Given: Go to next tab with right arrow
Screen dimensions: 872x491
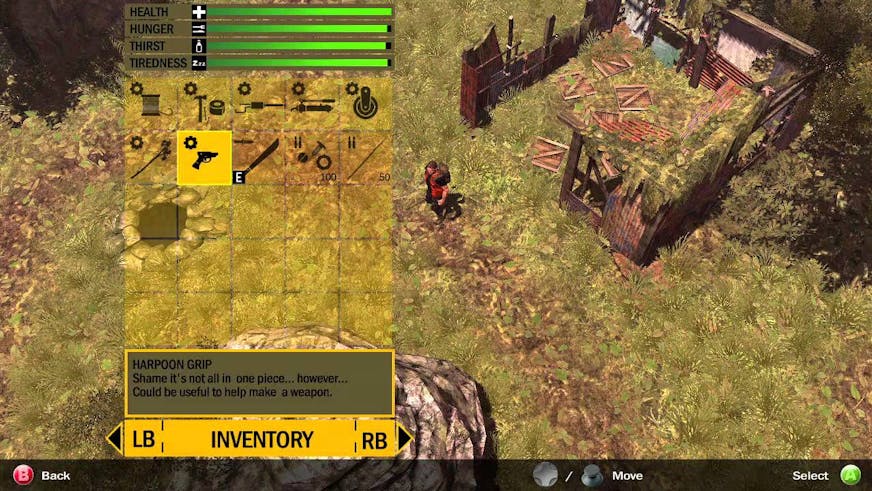Looking at the screenshot, I should click(404, 438).
